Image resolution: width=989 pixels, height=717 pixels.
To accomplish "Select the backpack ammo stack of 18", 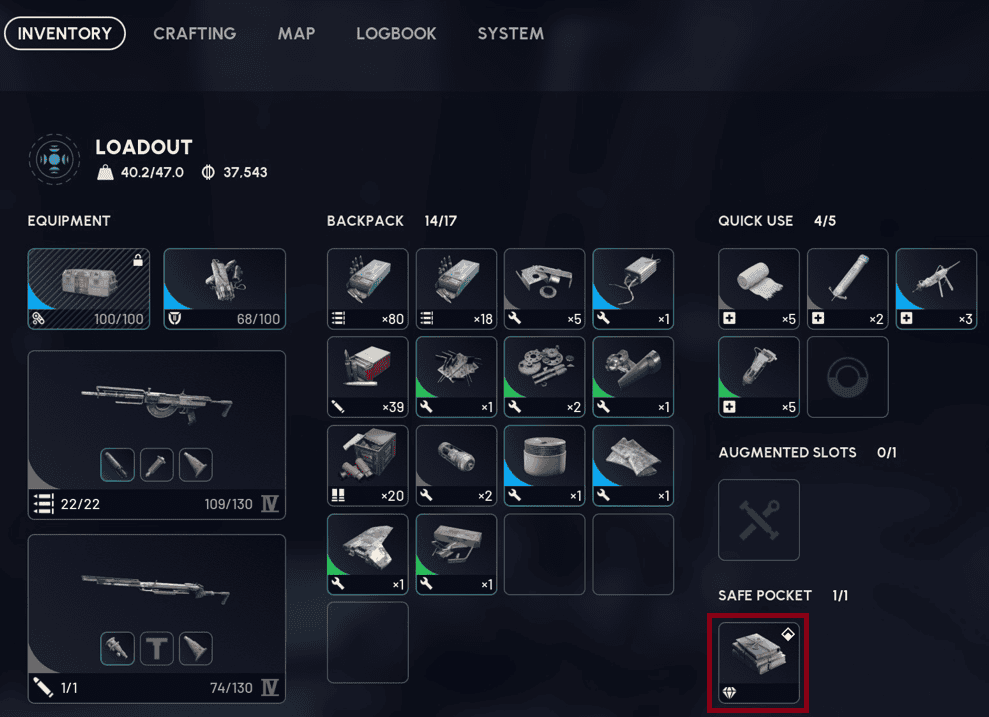I will coord(456,289).
